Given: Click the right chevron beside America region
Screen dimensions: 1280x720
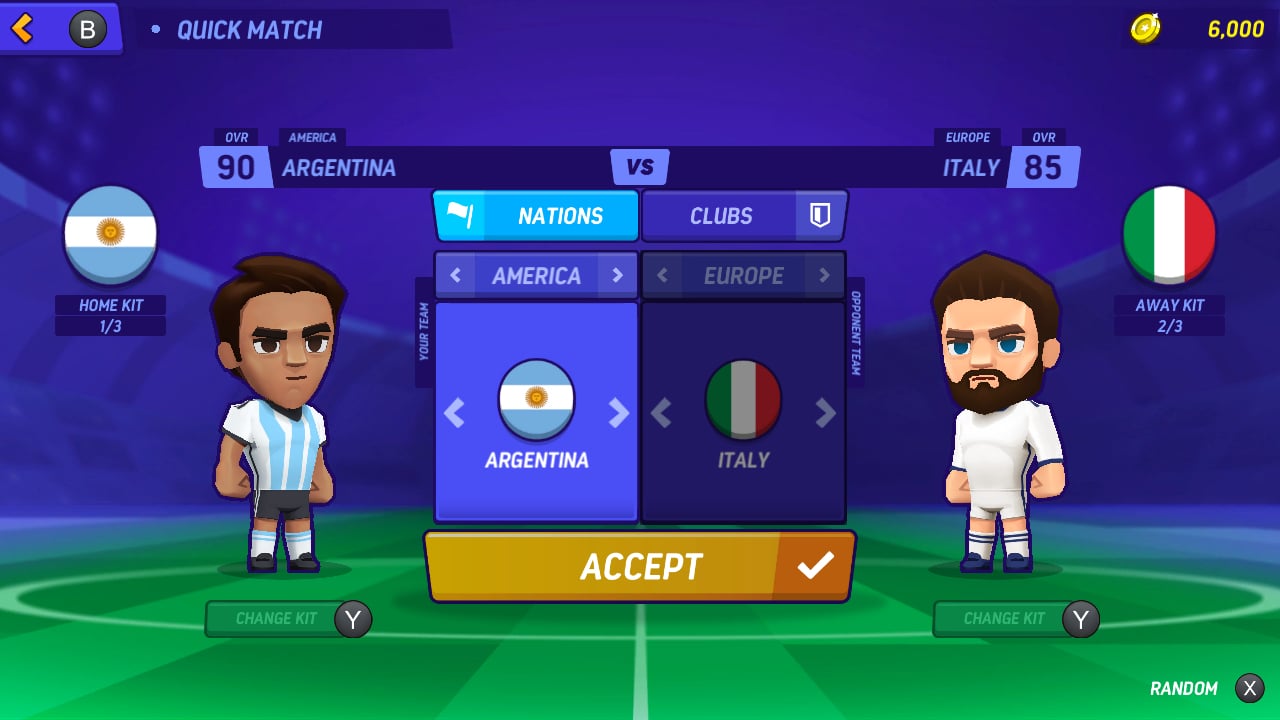Looking at the screenshot, I should coord(618,275).
